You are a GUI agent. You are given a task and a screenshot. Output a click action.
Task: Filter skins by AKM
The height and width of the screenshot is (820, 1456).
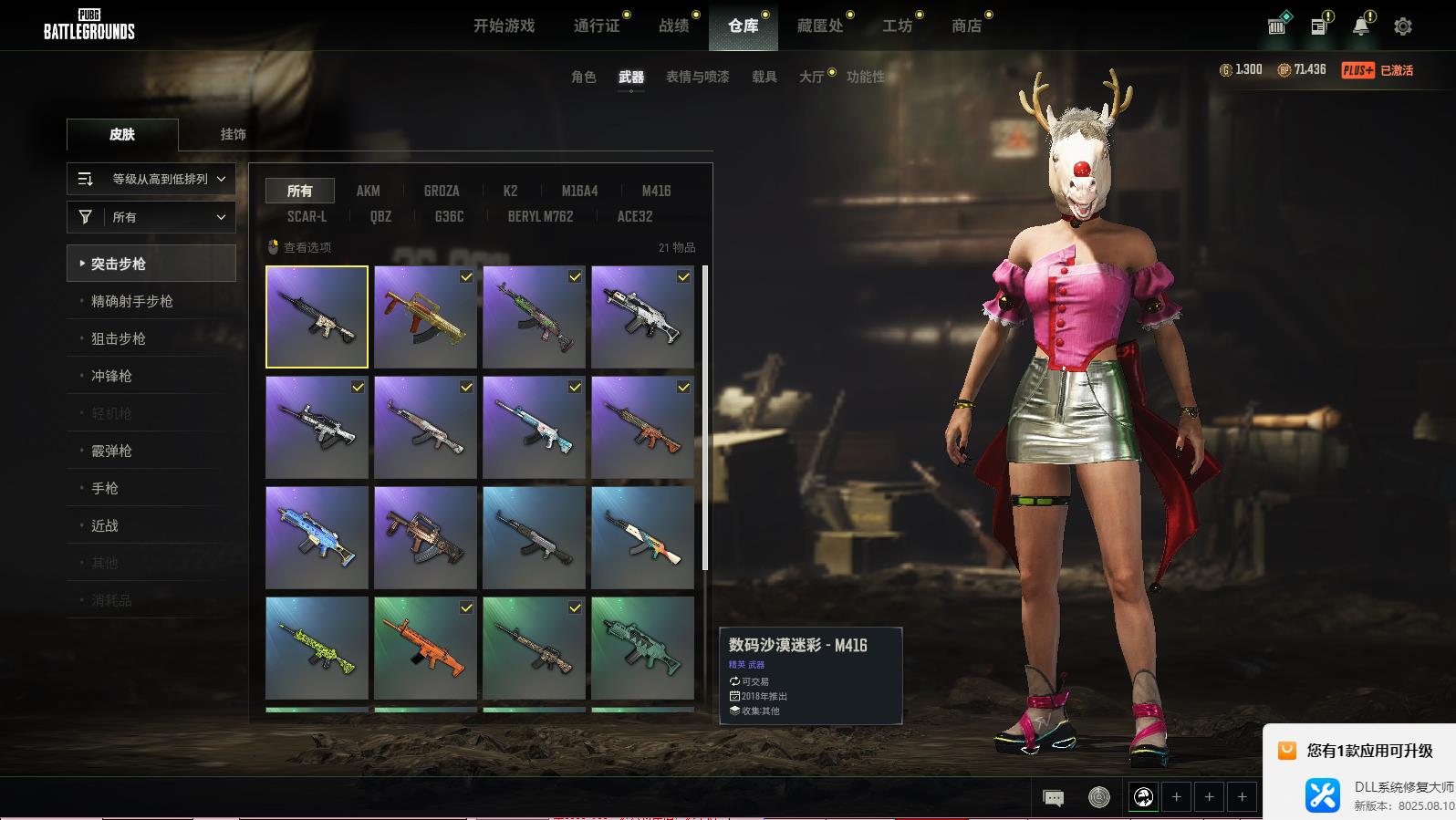tap(368, 191)
